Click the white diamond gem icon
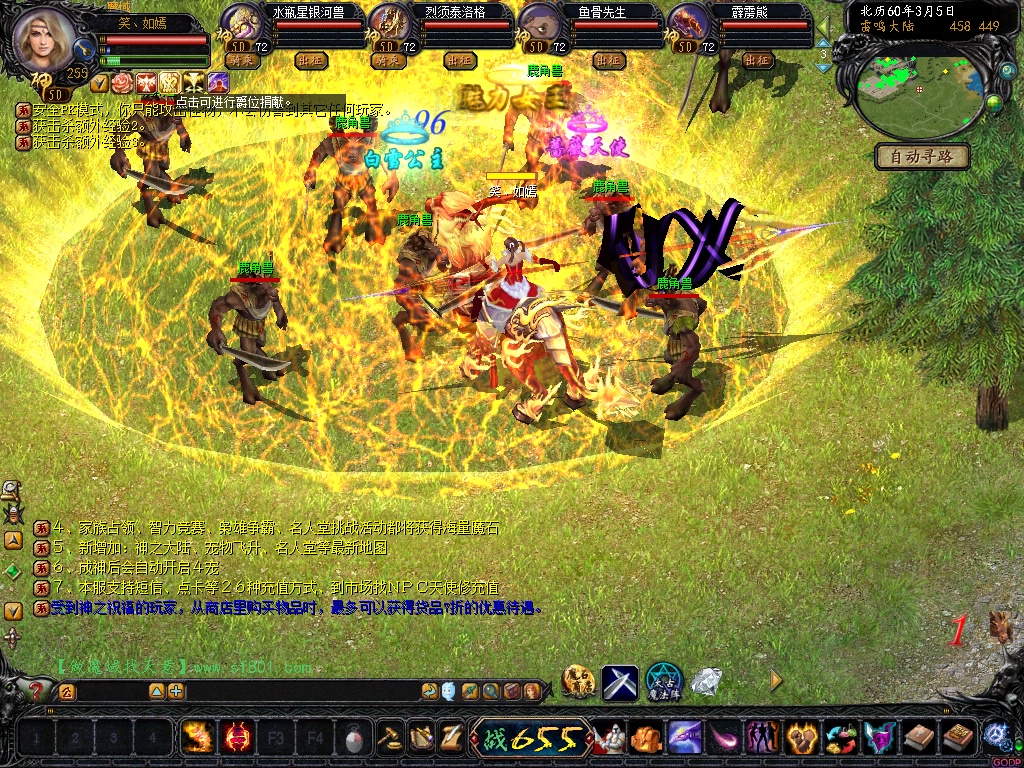Viewport: 1024px width, 768px height. pyautogui.click(x=707, y=682)
